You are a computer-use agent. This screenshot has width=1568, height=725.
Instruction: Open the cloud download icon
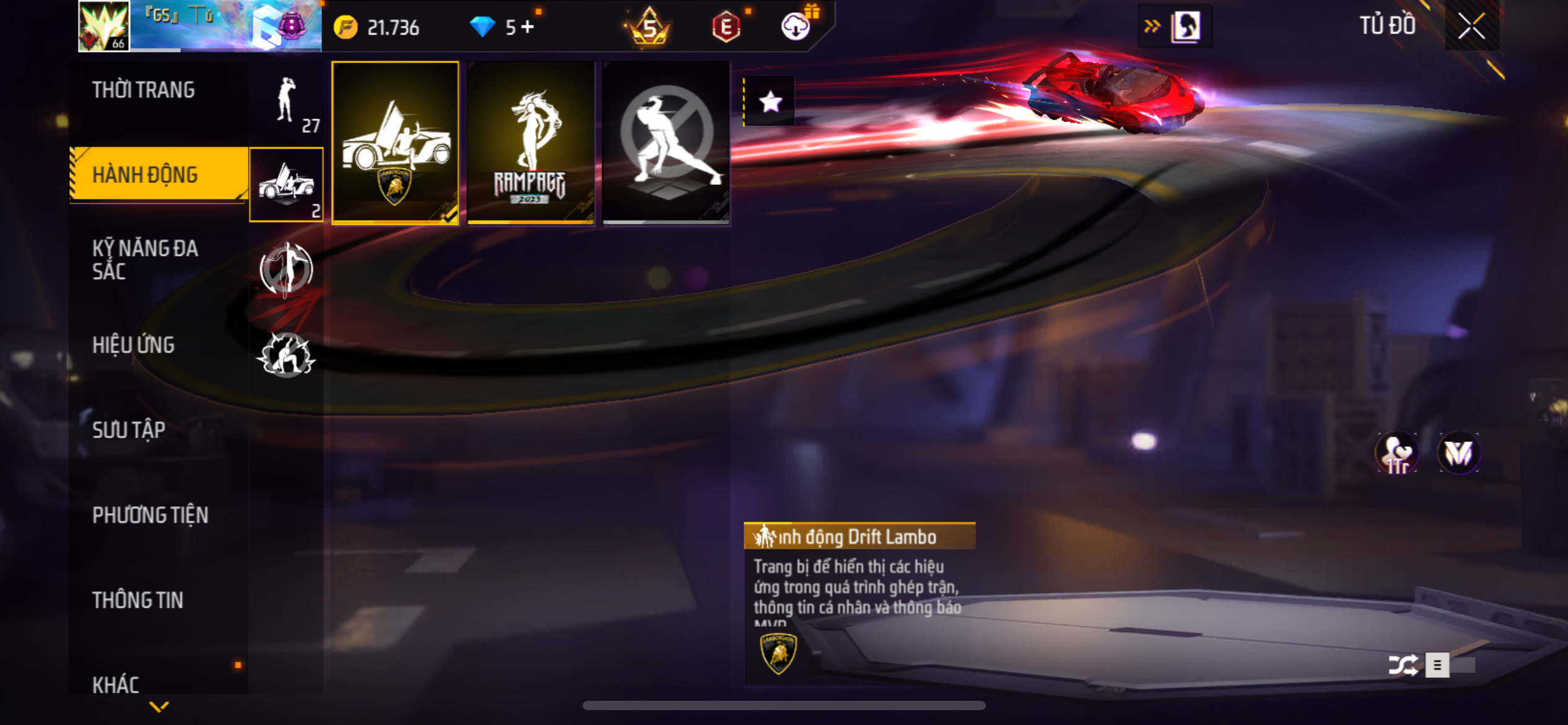(x=796, y=27)
